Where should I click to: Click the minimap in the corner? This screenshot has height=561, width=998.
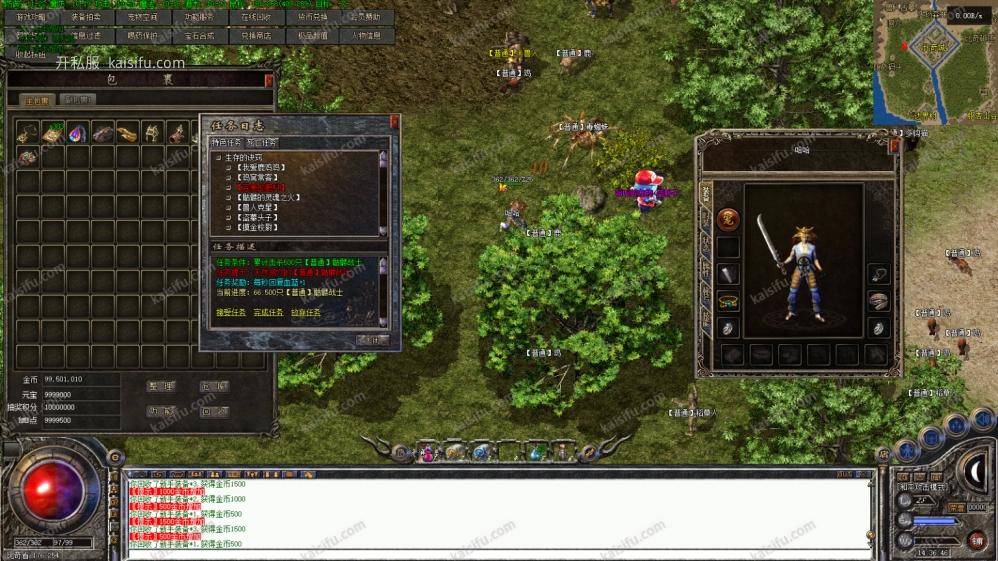pyautogui.click(x=934, y=60)
